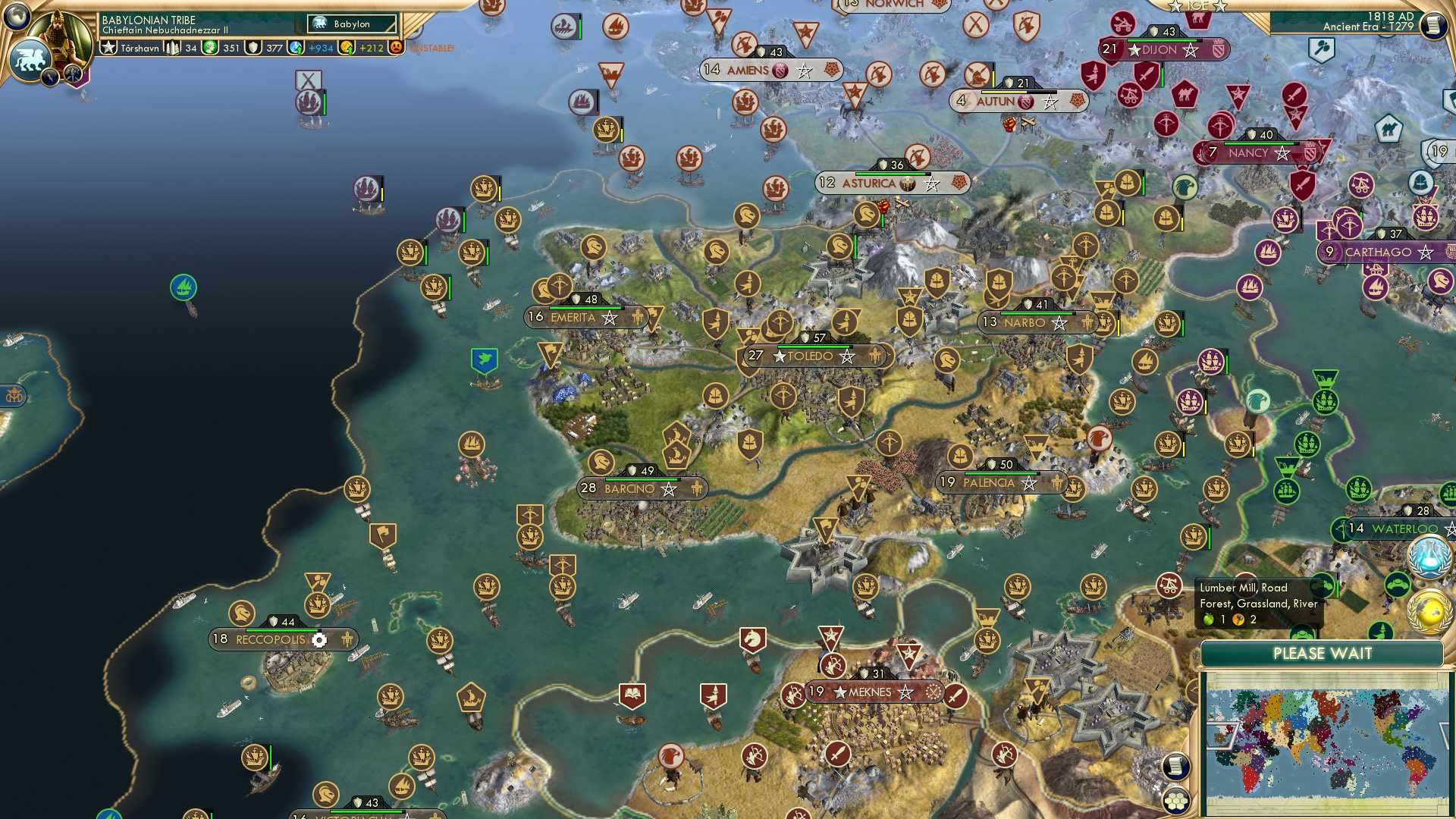1456x819 pixels.
Task: Expand the Babylon selector box at the top
Action: pyautogui.click(x=351, y=24)
